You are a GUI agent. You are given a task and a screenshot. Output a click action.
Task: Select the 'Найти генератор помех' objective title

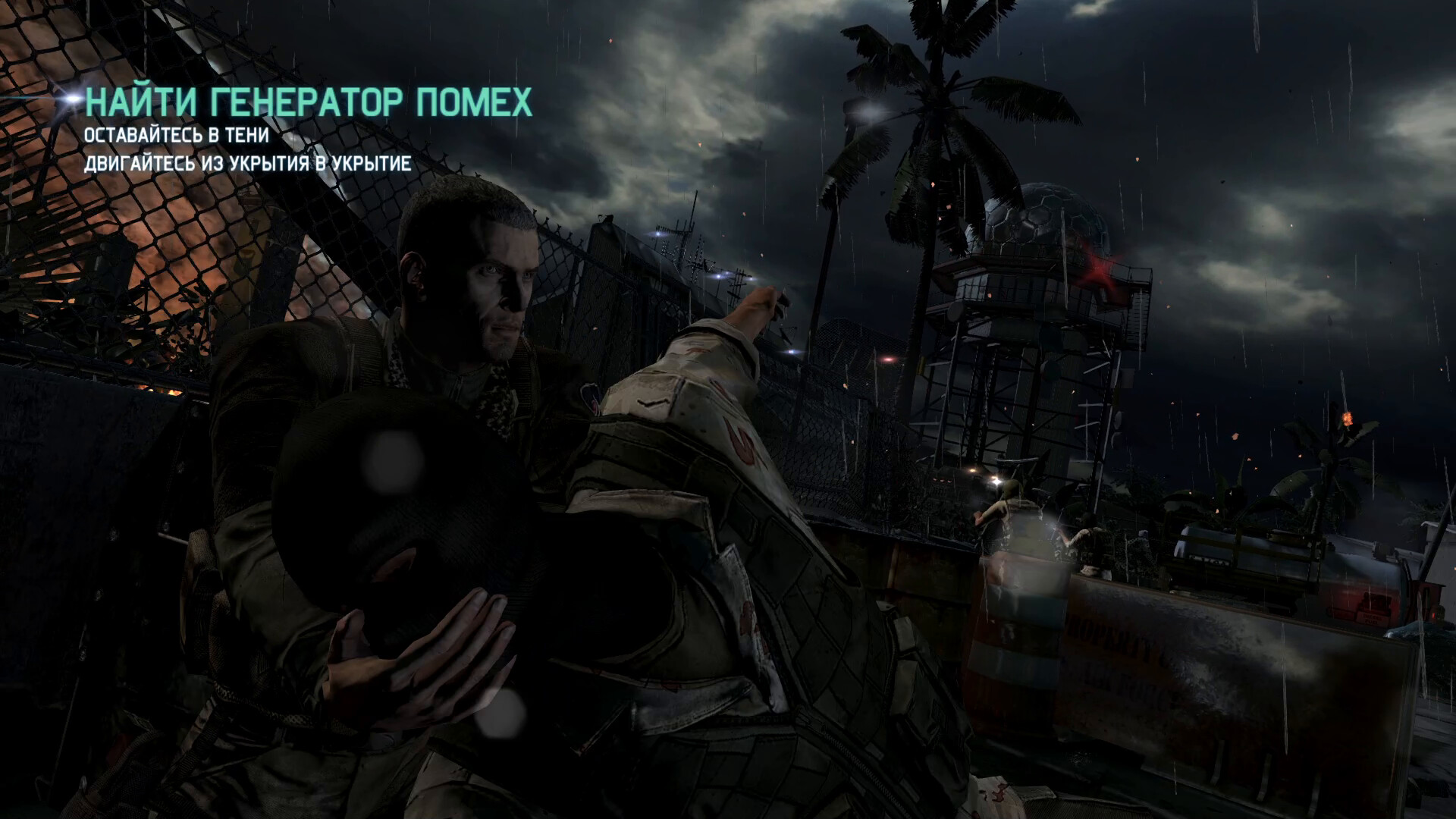point(309,102)
